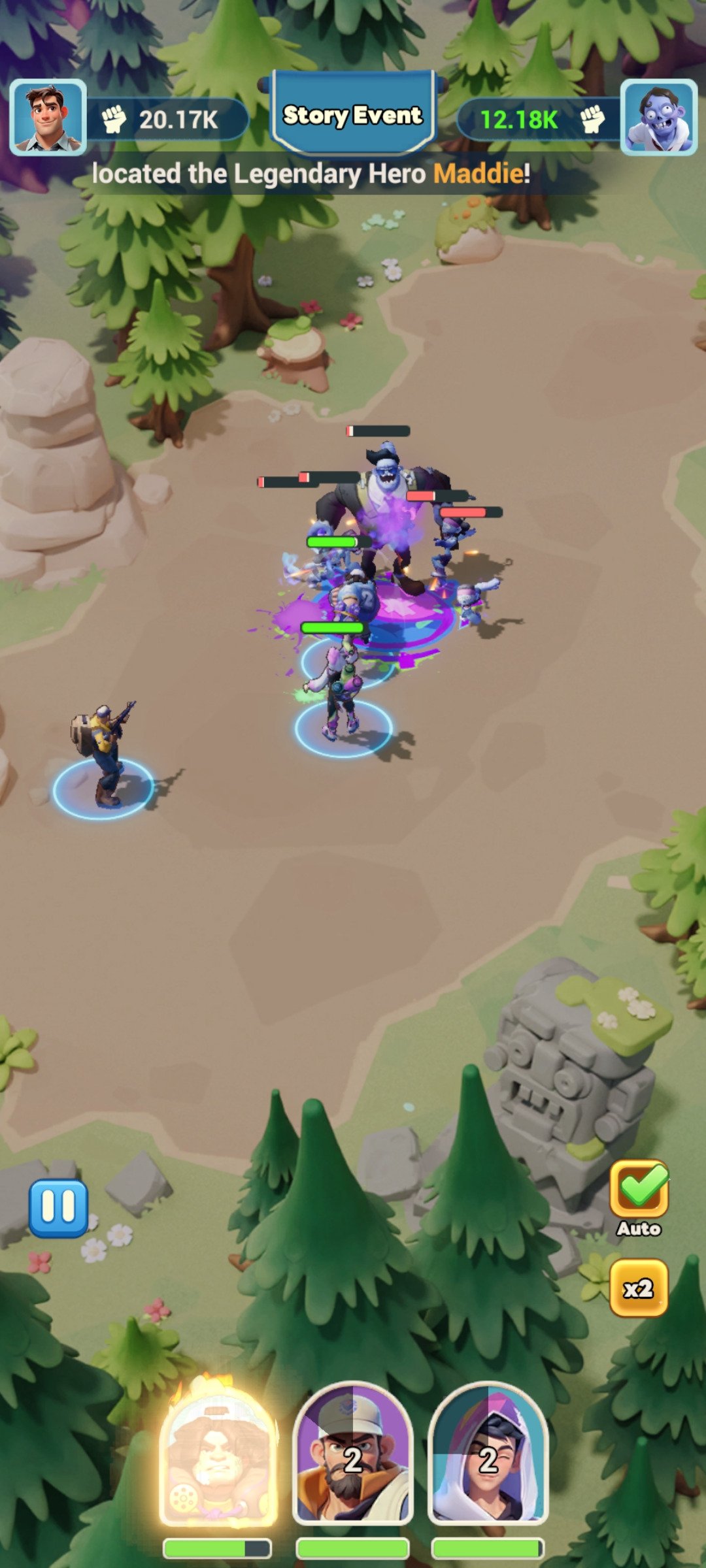706x1568 pixels.
Task: Select the white-hooded hero portrait
Action: (488, 1457)
